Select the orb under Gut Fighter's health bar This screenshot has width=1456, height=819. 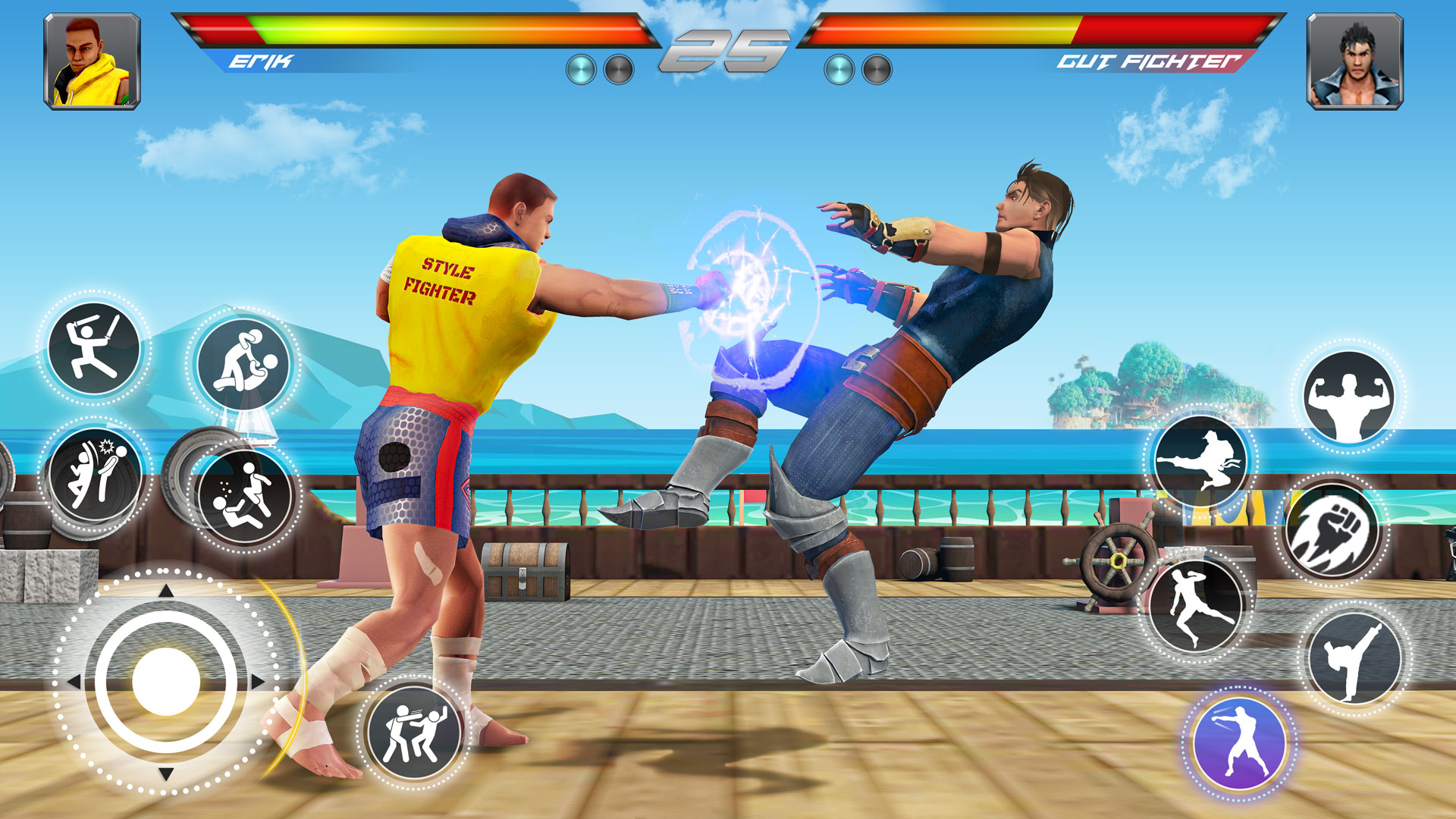coord(838,68)
